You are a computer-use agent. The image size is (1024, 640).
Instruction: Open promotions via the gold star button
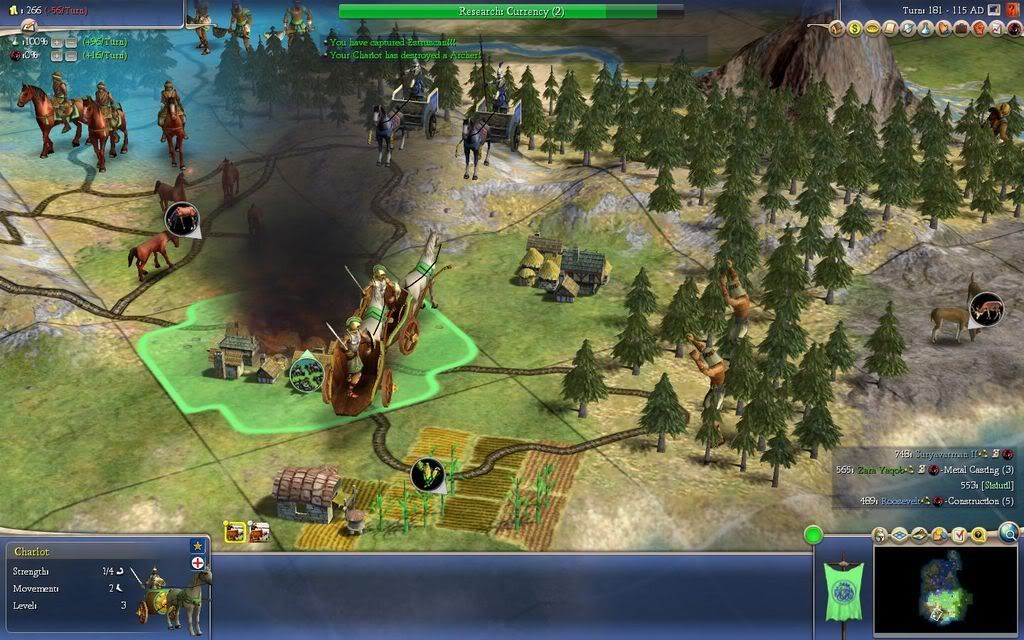pyautogui.click(x=197, y=546)
